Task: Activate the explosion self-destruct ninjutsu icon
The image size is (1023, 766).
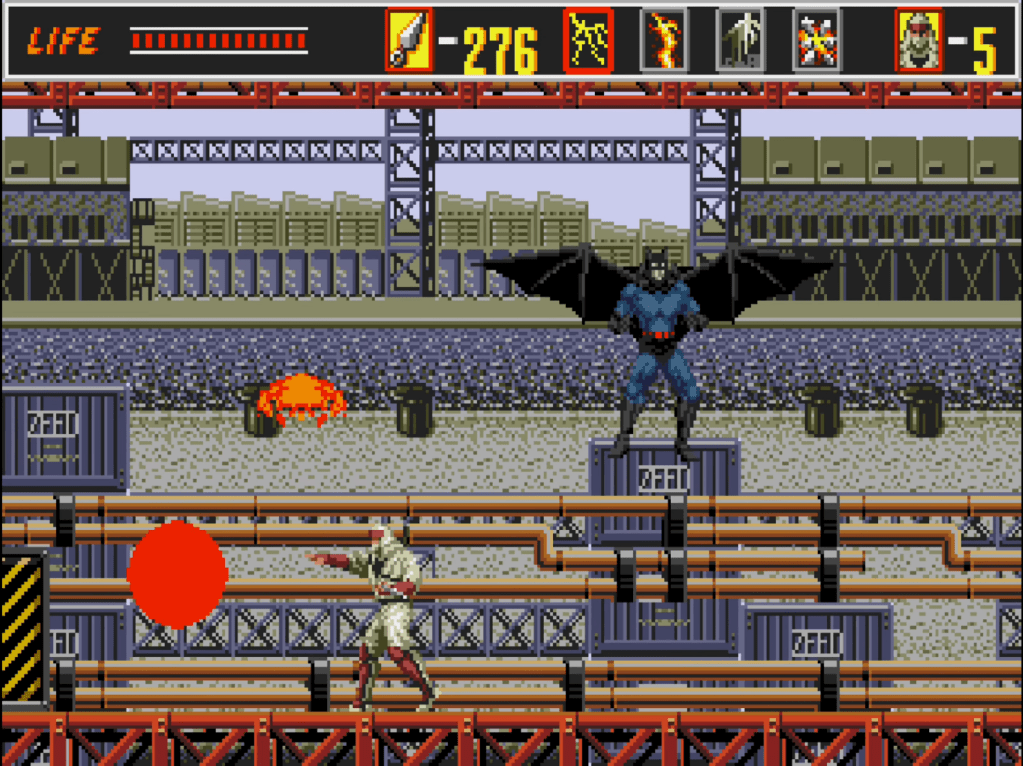Action: [x=817, y=41]
